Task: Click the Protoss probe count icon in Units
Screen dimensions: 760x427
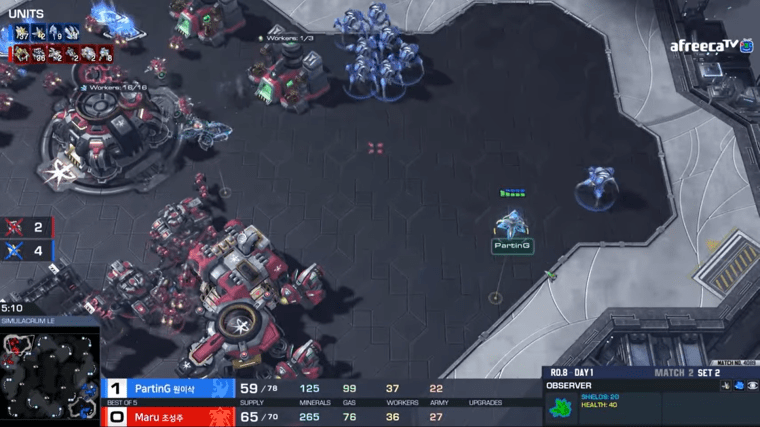Action: (x=20, y=34)
